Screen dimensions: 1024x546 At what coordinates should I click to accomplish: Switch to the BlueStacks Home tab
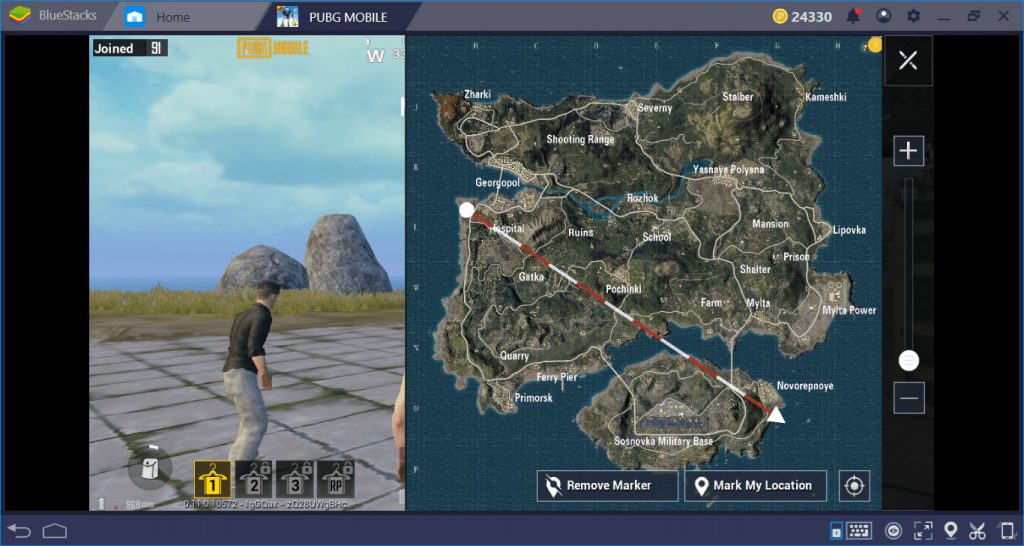(159, 17)
